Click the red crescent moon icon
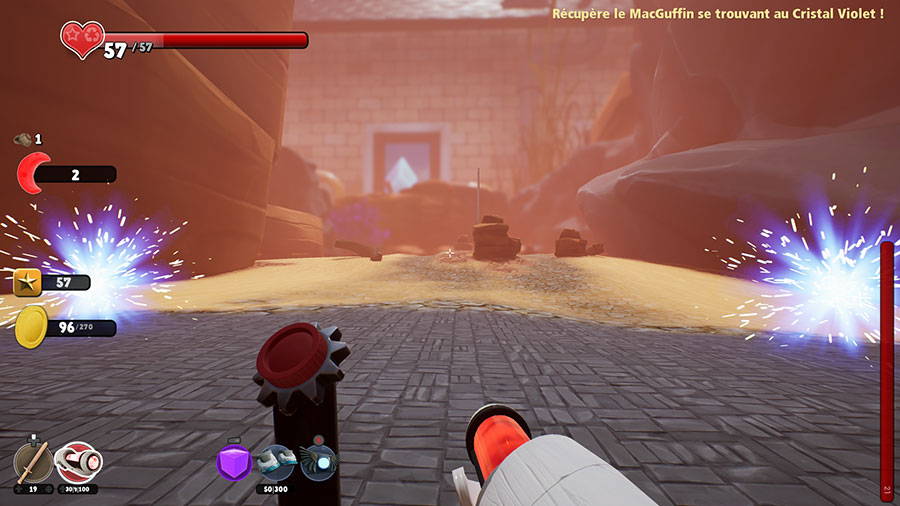 click(33, 174)
